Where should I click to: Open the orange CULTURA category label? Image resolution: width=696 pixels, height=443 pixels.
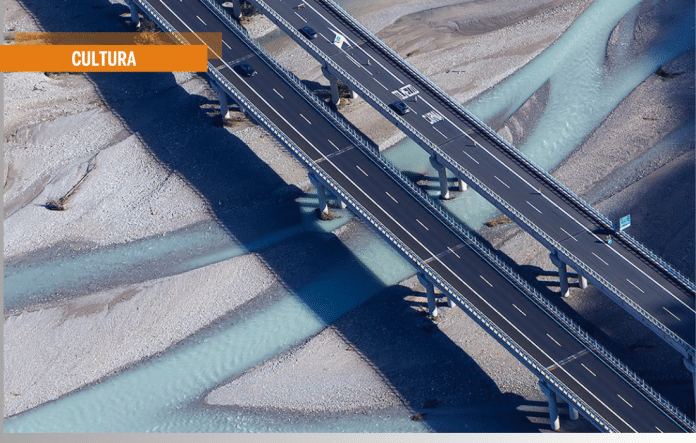click(104, 59)
